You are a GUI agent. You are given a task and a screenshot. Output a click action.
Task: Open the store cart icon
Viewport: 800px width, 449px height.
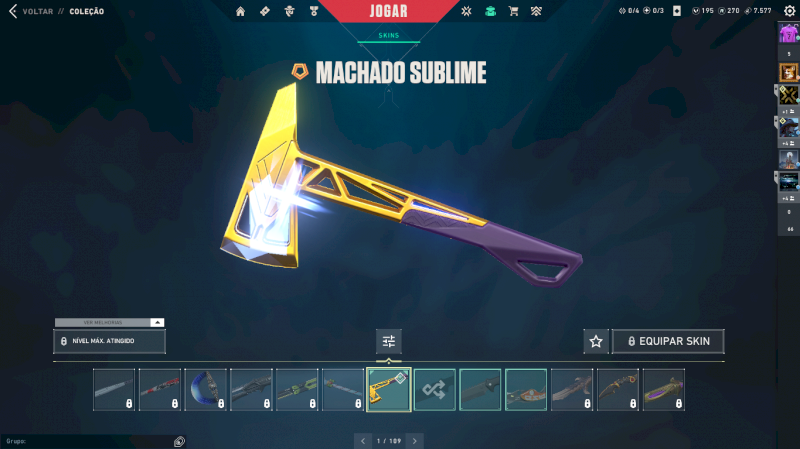pos(513,12)
